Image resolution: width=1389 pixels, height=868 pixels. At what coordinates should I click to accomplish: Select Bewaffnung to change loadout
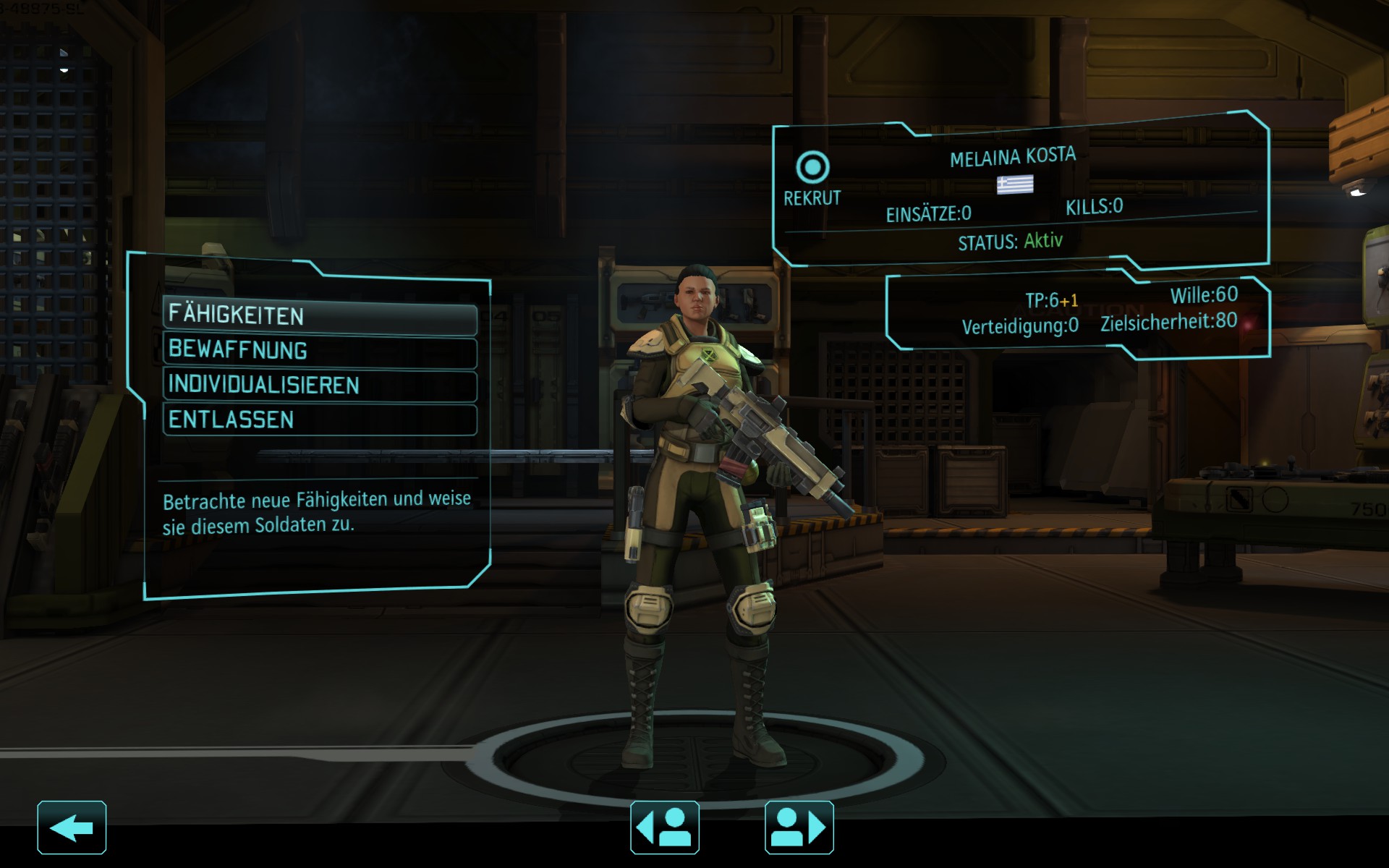(x=319, y=351)
